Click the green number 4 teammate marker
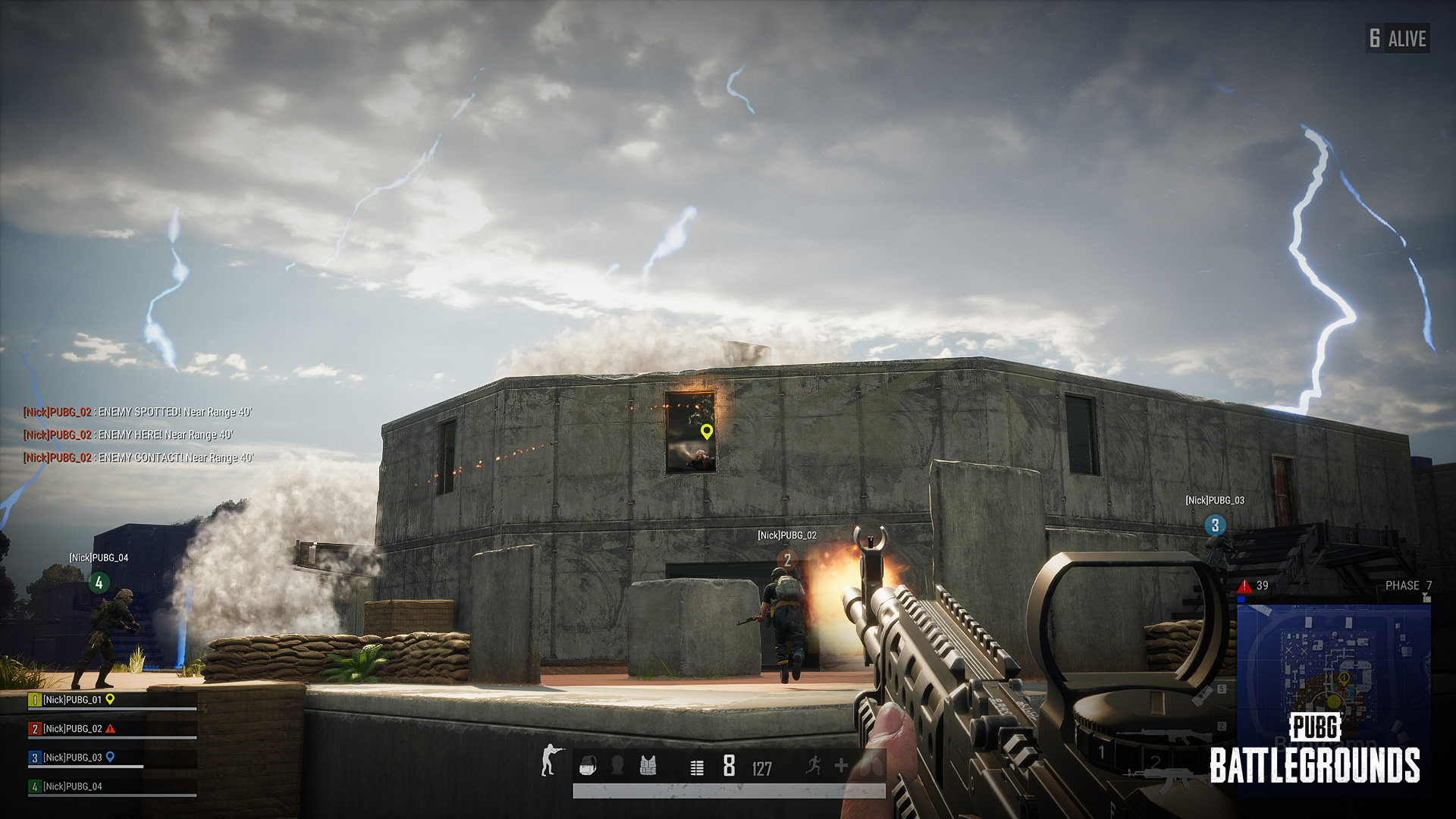Image resolution: width=1456 pixels, height=819 pixels. tap(99, 583)
